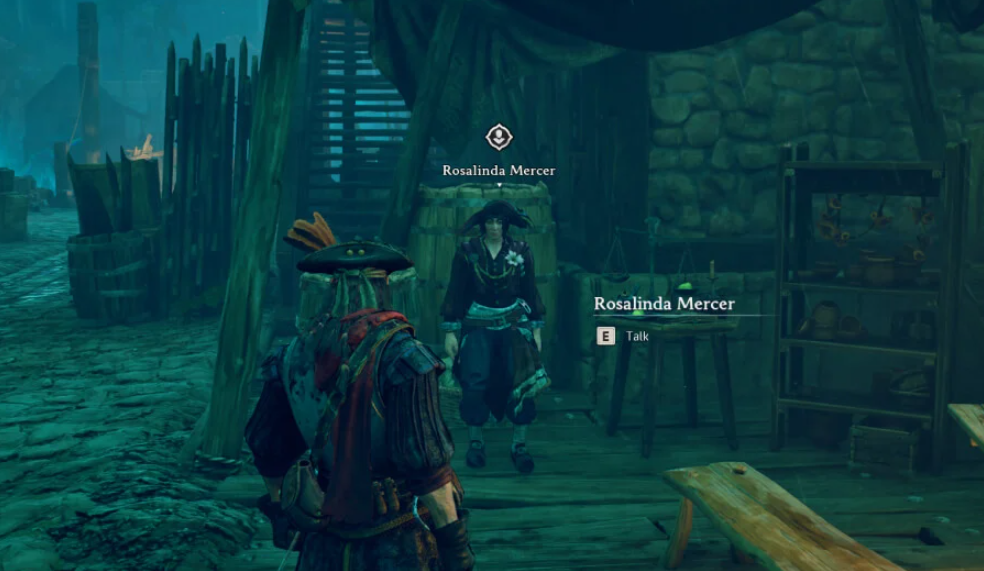Click the NPC marker icon above Rosalinda Mercer

[498, 137]
